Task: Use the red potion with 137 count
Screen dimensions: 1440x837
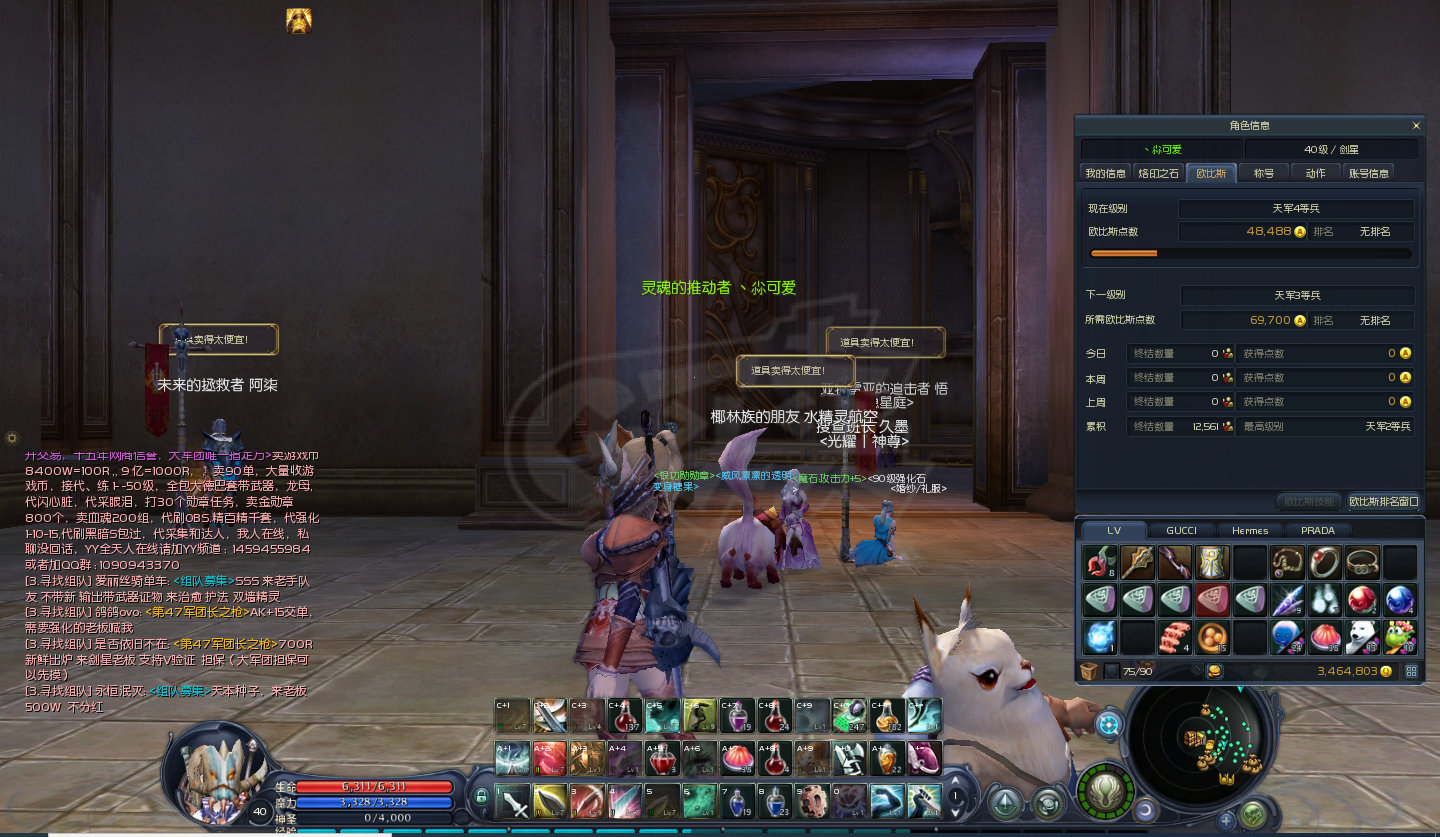Action: pos(624,715)
